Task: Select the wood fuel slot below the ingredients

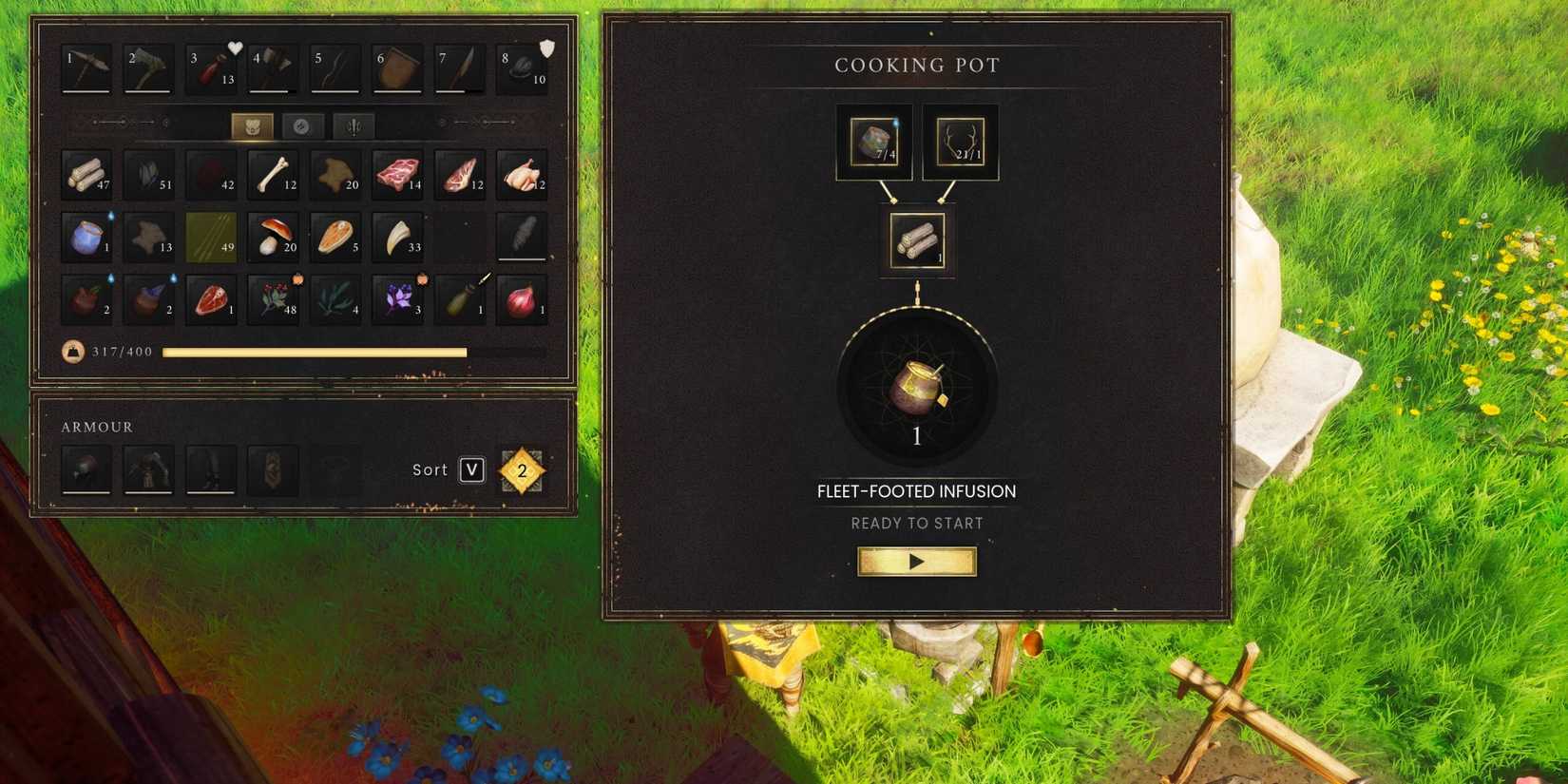Action: click(916, 239)
